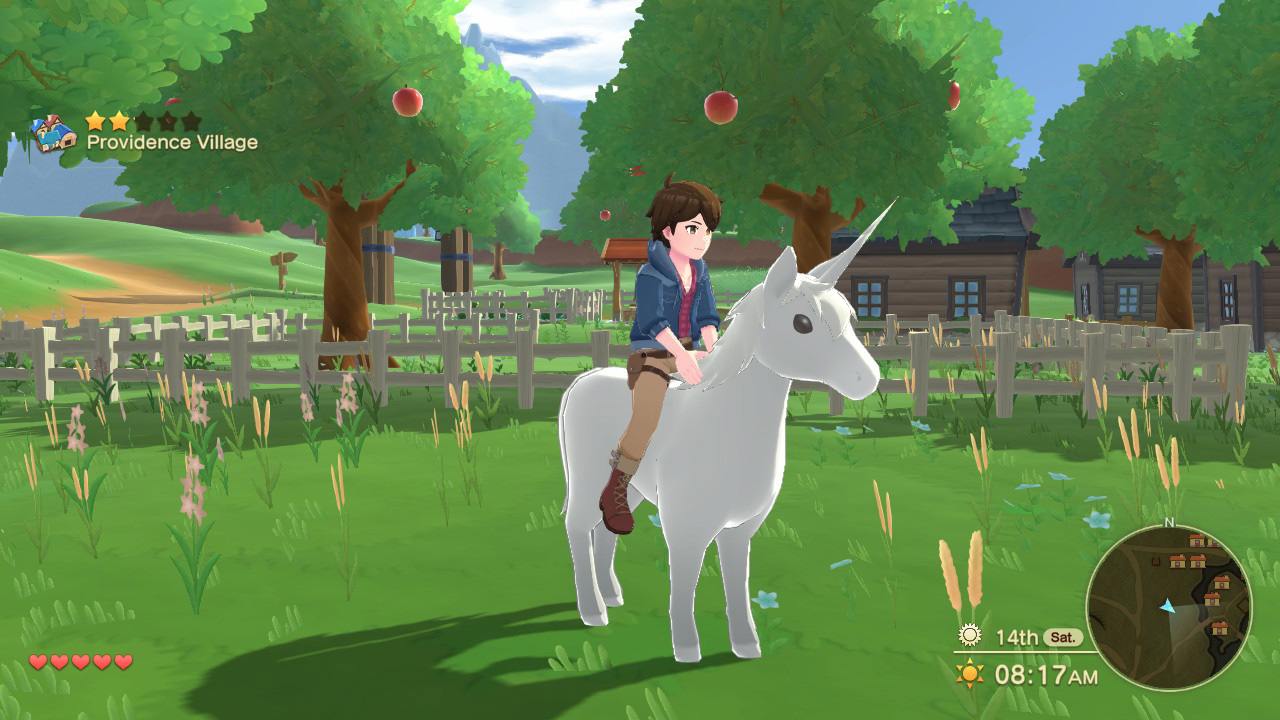Click the Providence Village name text
This screenshot has width=1280, height=720.
pyautogui.click(x=172, y=141)
